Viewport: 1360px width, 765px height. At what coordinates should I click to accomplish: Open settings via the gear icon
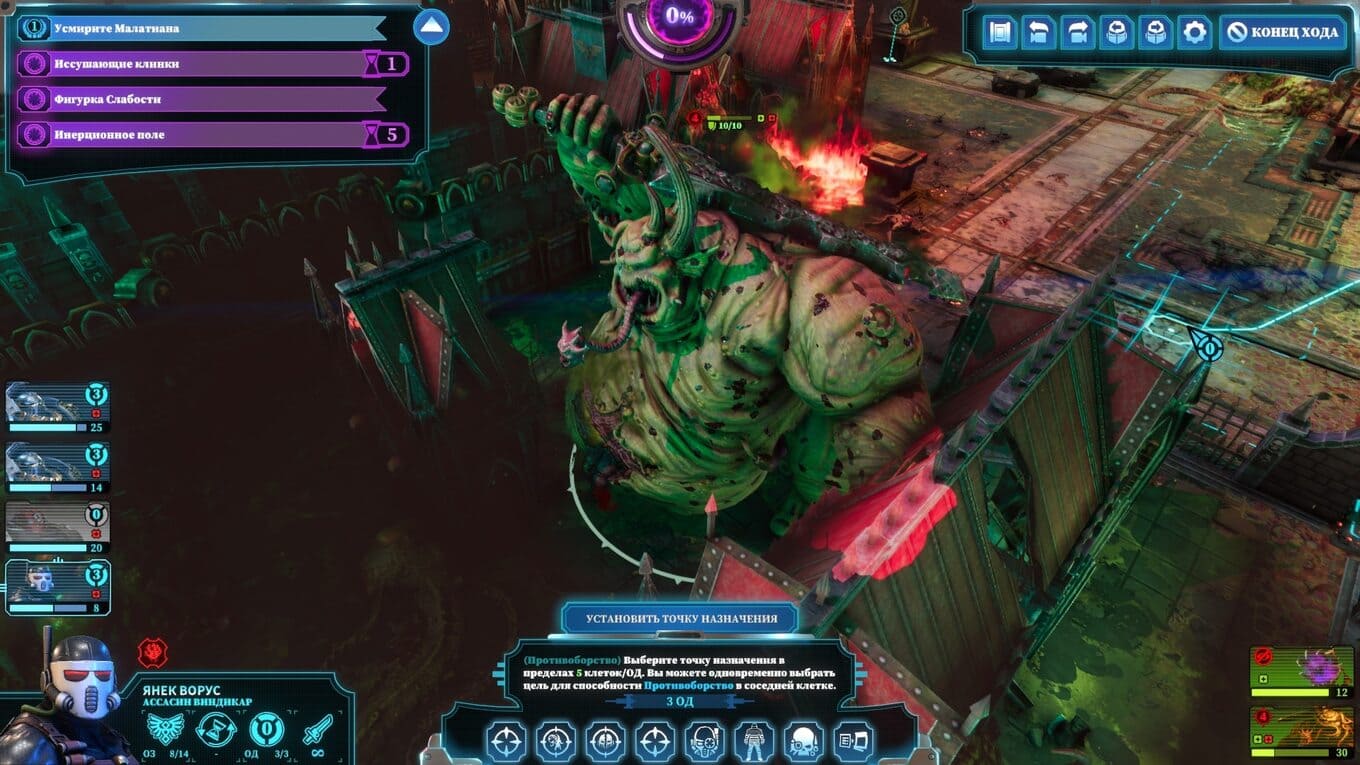(1194, 33)
